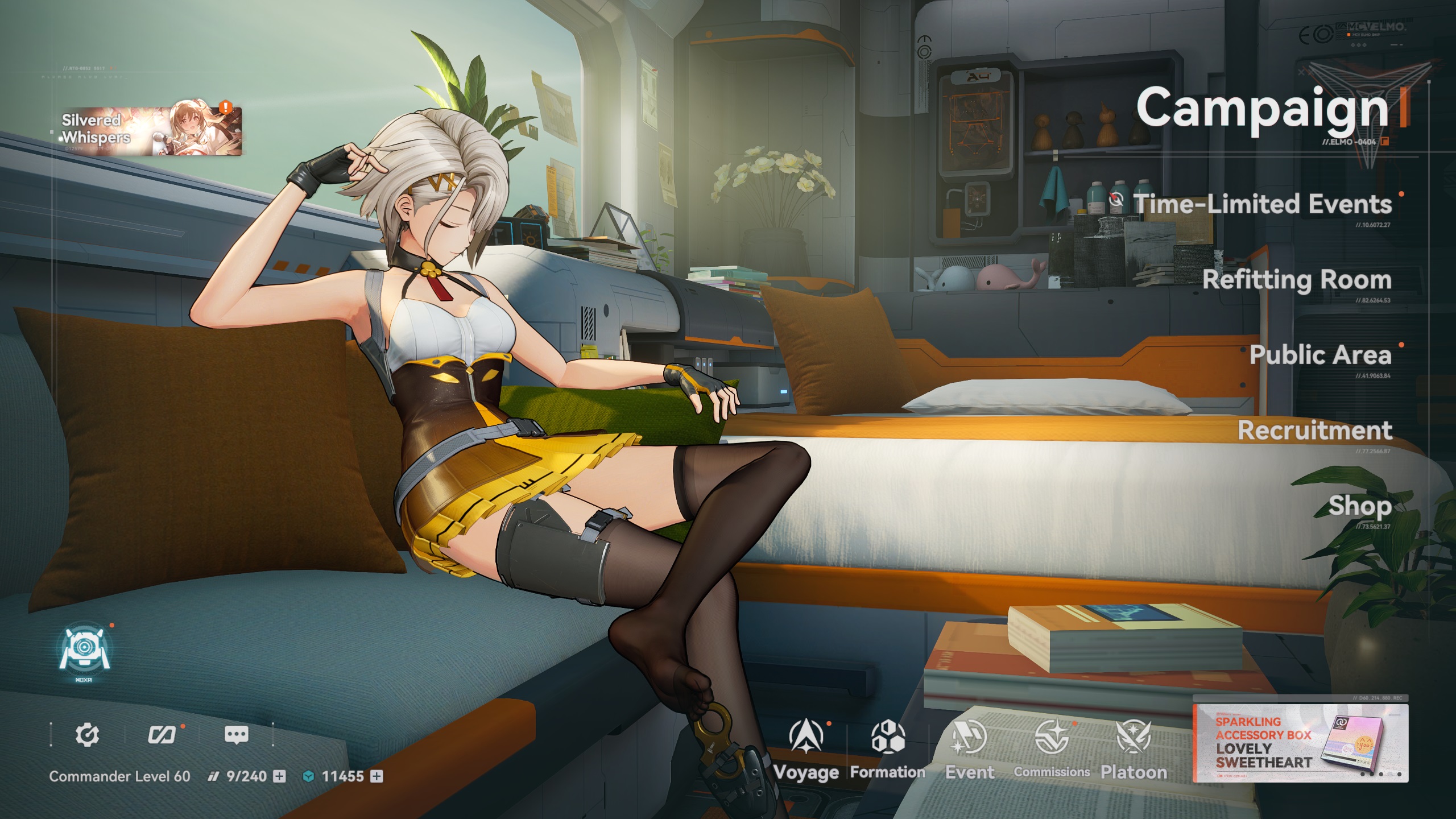
Task: Click the Sparkling Accessory Box banner
Action: (1300, 743)
